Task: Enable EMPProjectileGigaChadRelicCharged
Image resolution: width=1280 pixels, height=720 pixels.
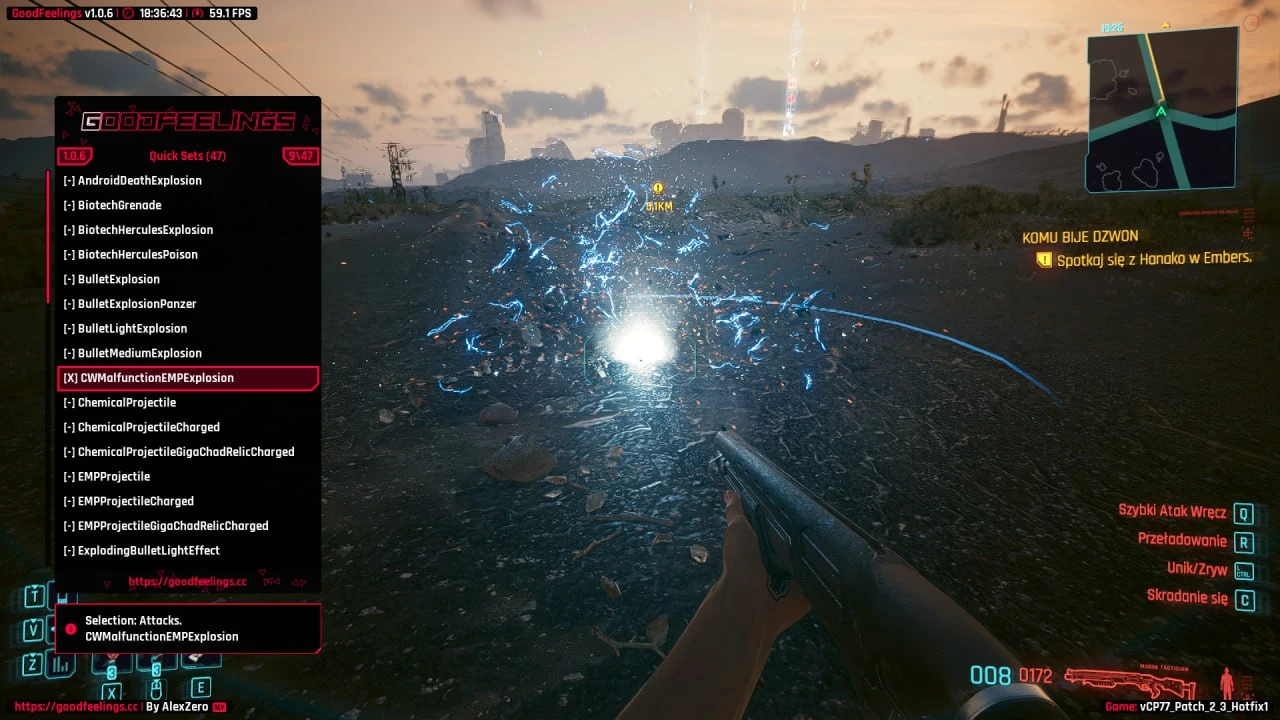Action: [166, 526]
